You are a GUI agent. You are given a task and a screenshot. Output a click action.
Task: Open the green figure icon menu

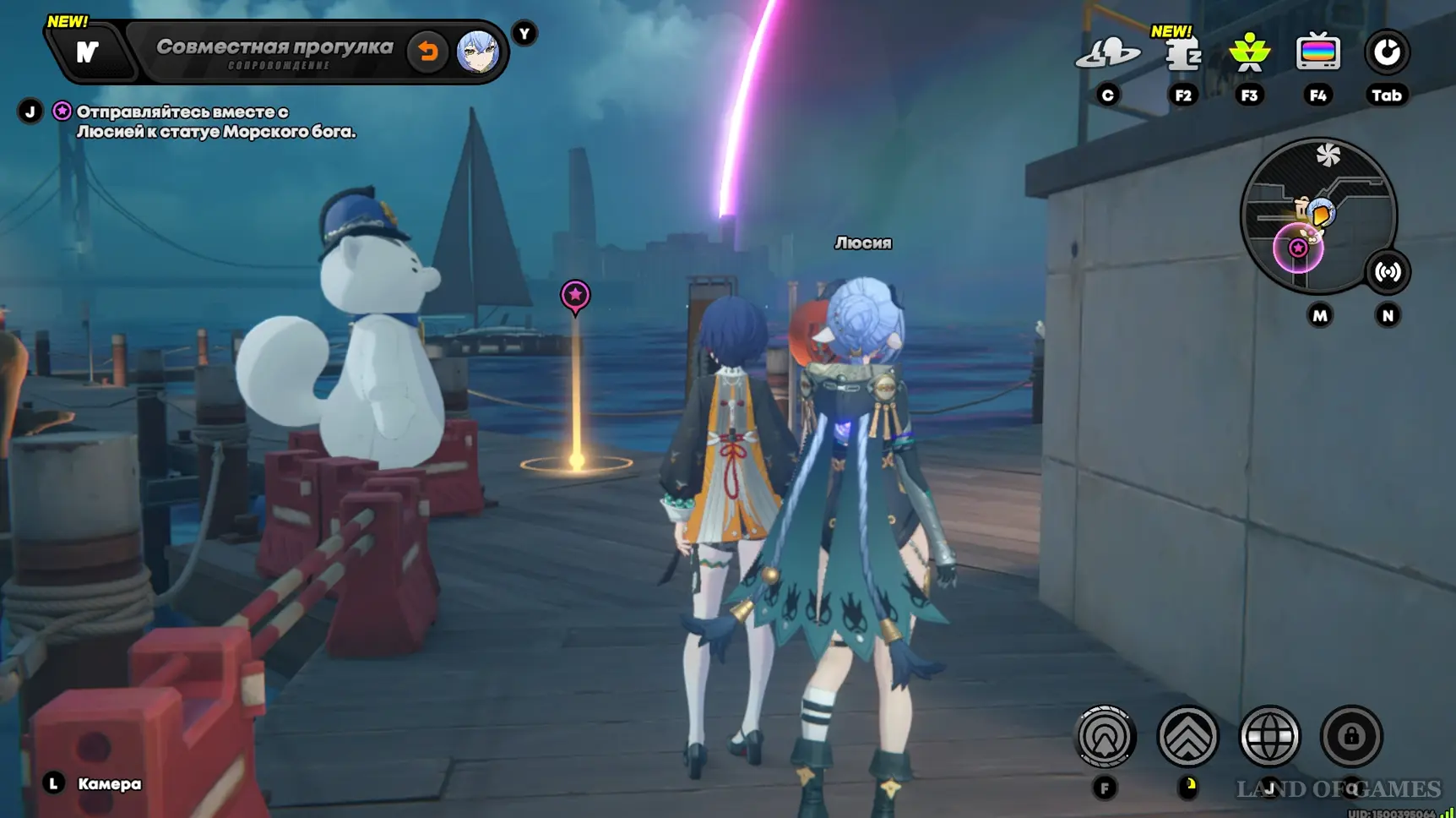[1249, 53]
